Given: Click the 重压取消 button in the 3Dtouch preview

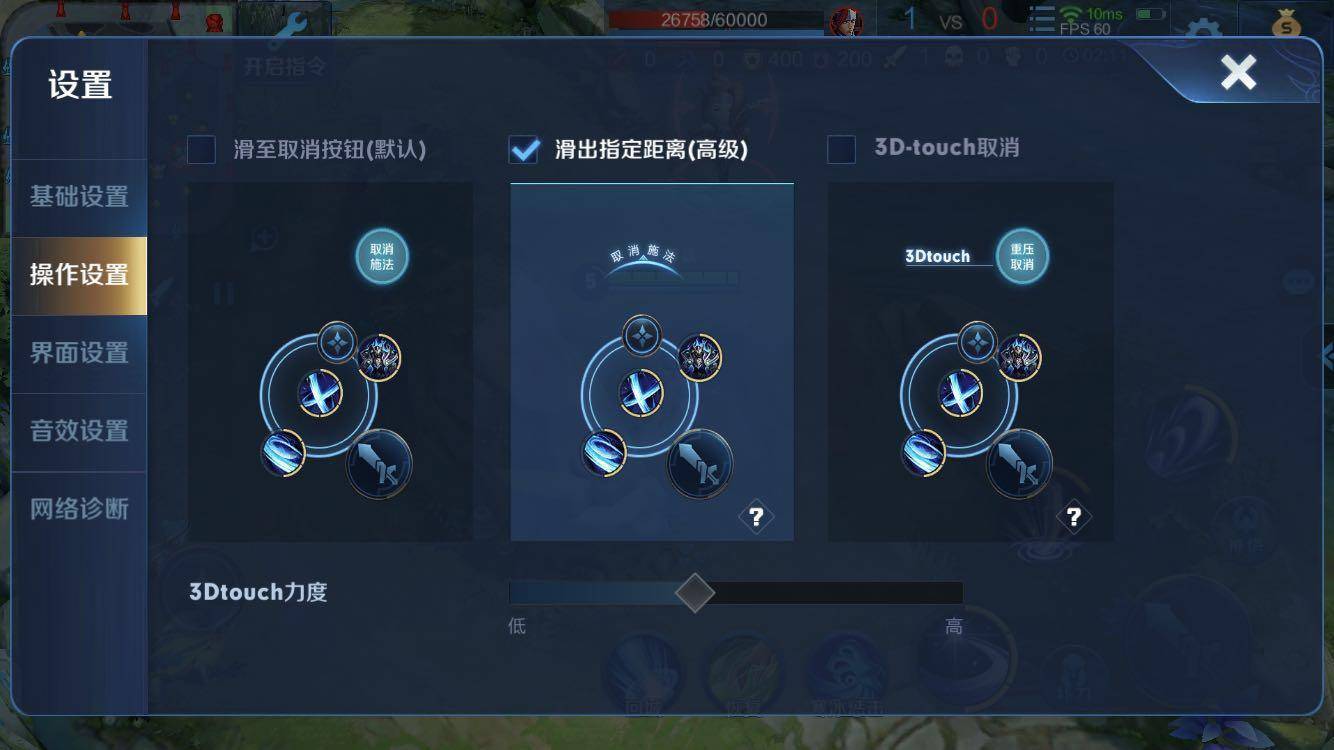Looking at the screenshot, I should [x=1023, y=256].
